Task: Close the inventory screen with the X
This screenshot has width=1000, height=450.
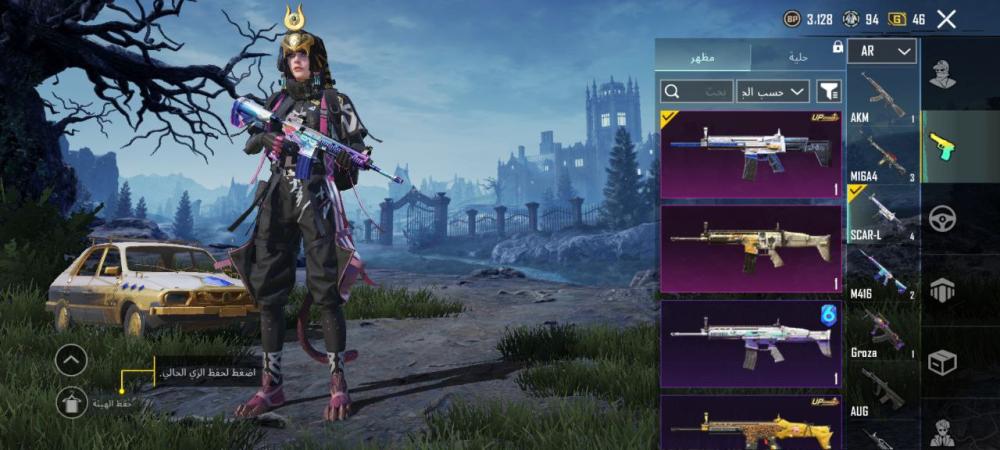Action: click(946, 19)
